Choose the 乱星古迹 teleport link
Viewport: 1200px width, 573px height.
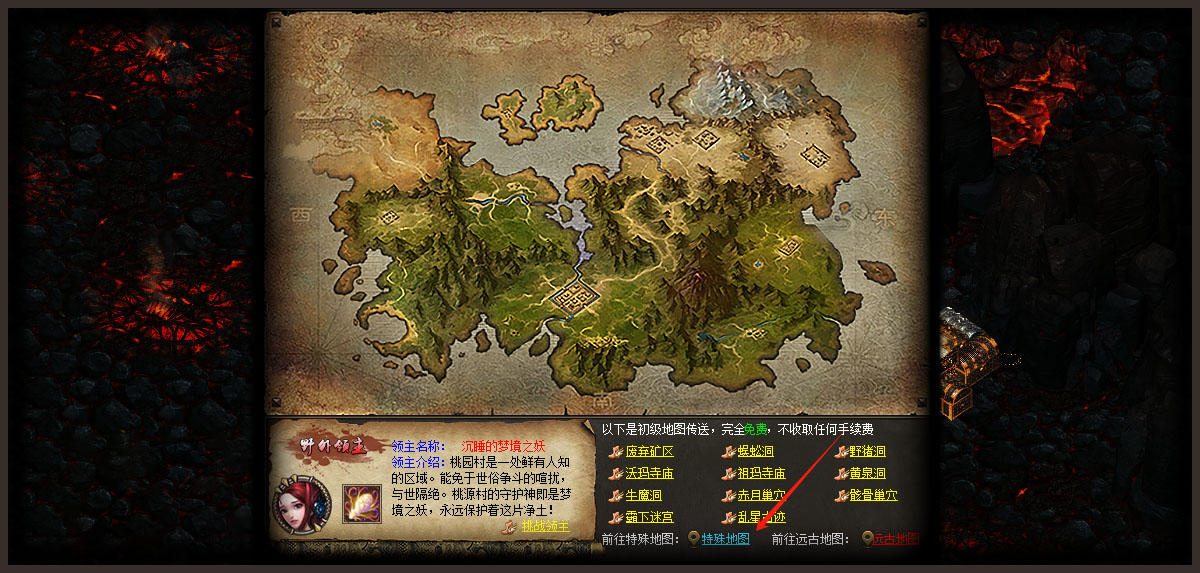(761, 518)
